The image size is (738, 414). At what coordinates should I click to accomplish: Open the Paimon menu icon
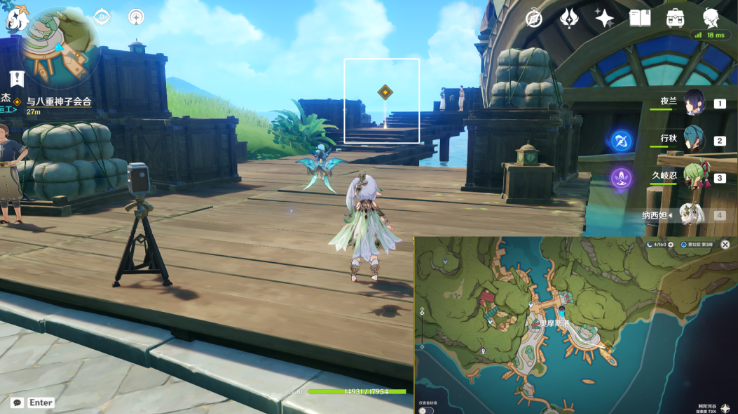(x=14, y=19)
